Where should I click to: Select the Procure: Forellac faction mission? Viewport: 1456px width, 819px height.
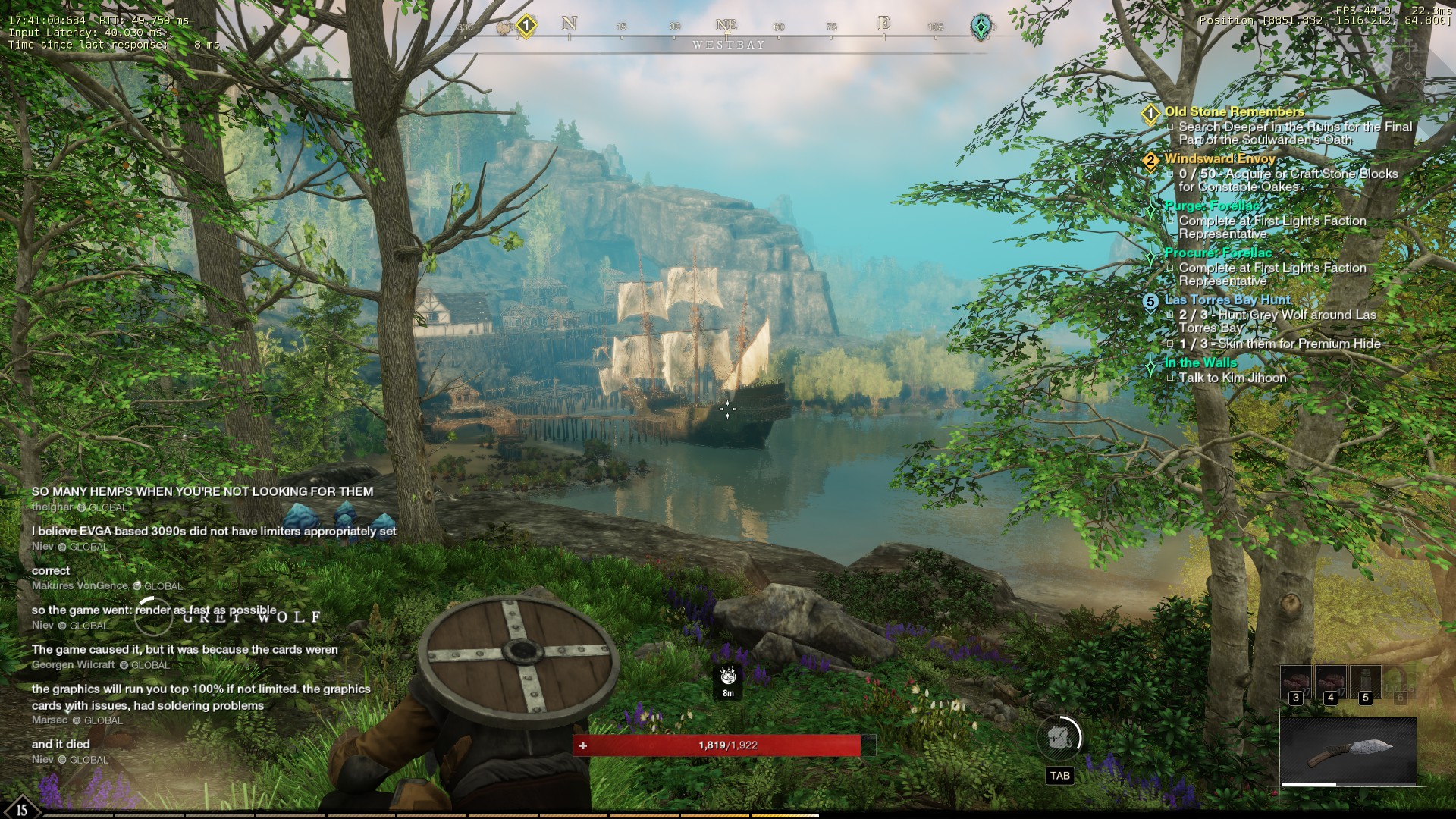coord(1218,253)
